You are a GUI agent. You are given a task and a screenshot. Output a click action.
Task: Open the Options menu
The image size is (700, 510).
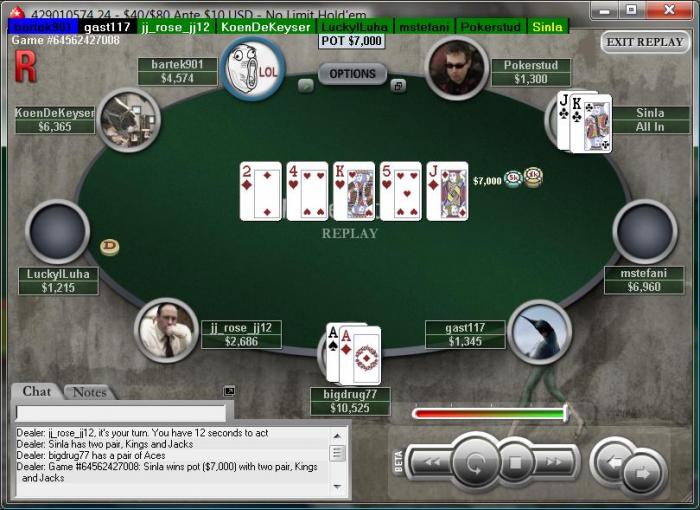(352, 74)
